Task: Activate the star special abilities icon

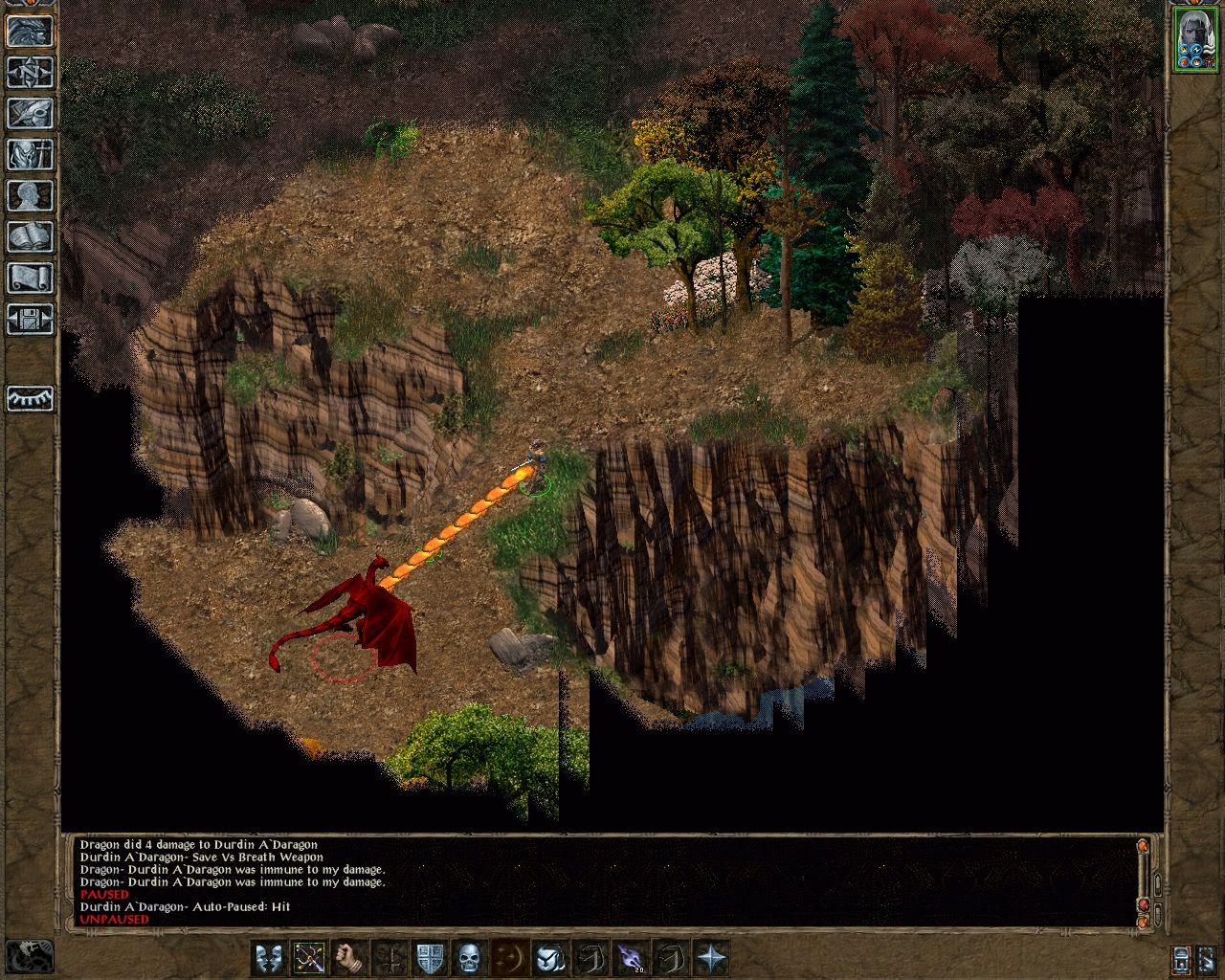Action: pyautogui.click(x=711, y=958)
